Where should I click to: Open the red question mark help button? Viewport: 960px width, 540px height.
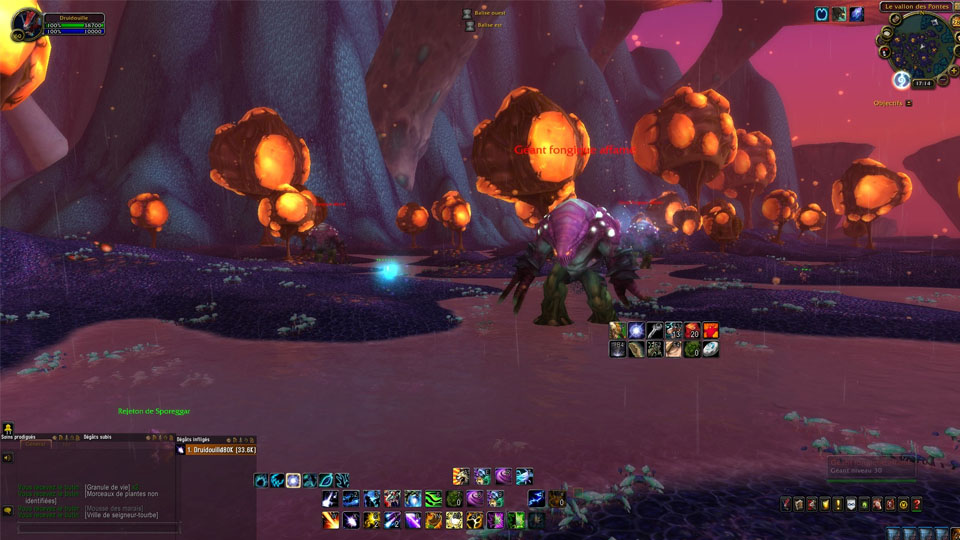point(916,504)
